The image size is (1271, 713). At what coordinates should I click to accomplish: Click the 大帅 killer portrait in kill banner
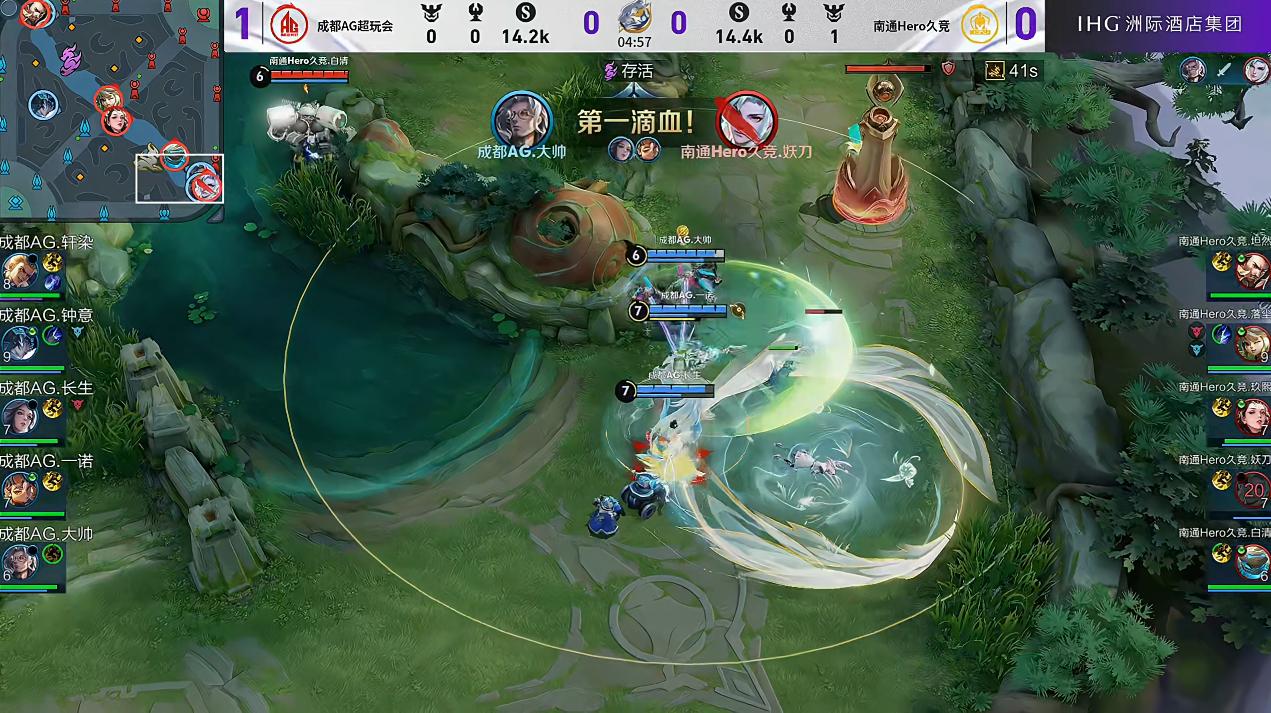(x=522, y=120)
